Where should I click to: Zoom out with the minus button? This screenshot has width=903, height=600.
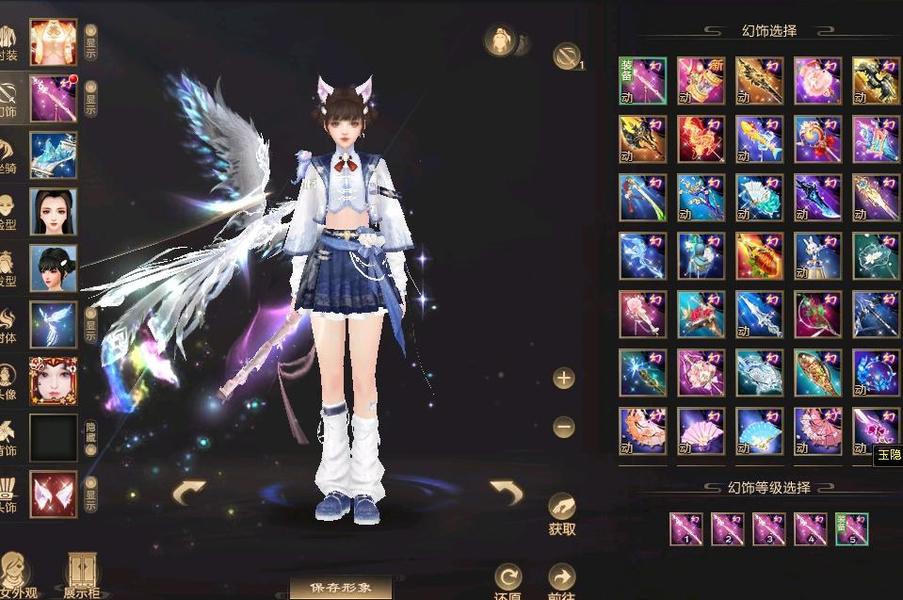[564, 427]
